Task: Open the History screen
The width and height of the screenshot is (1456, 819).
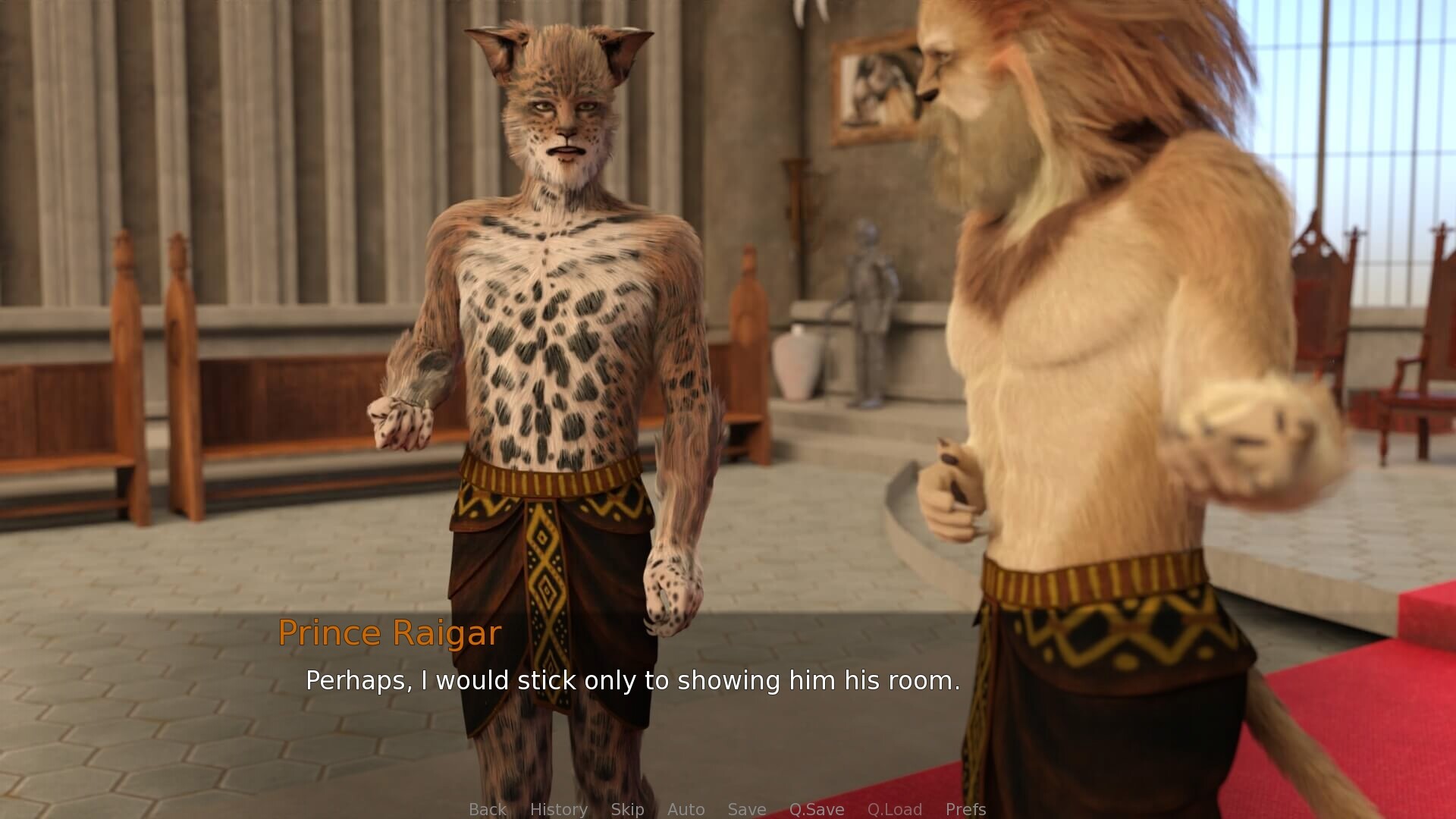Action: [559, 809]
